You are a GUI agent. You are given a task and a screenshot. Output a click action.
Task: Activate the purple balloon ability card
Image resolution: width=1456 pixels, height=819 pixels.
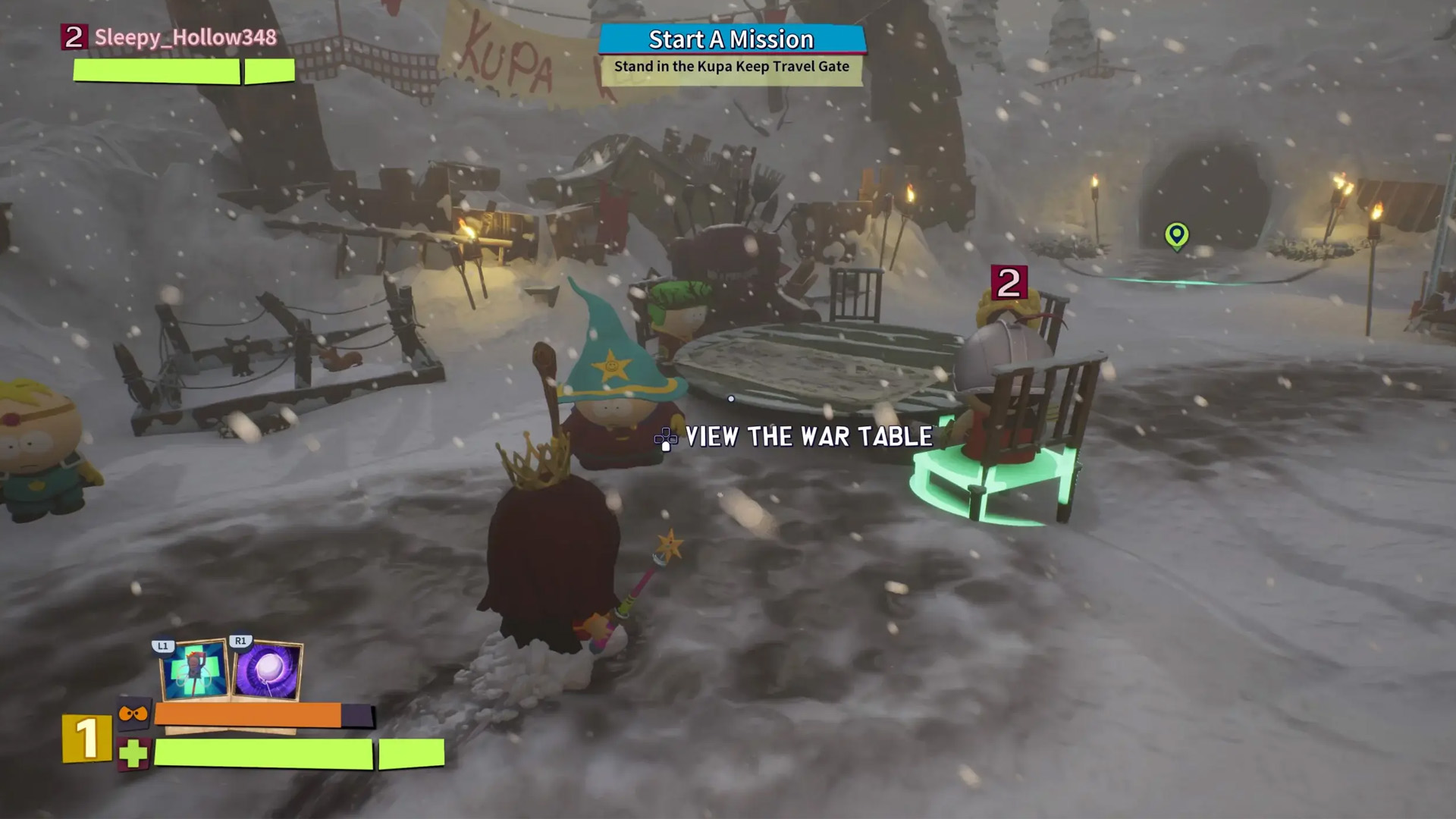click(268, 672)
